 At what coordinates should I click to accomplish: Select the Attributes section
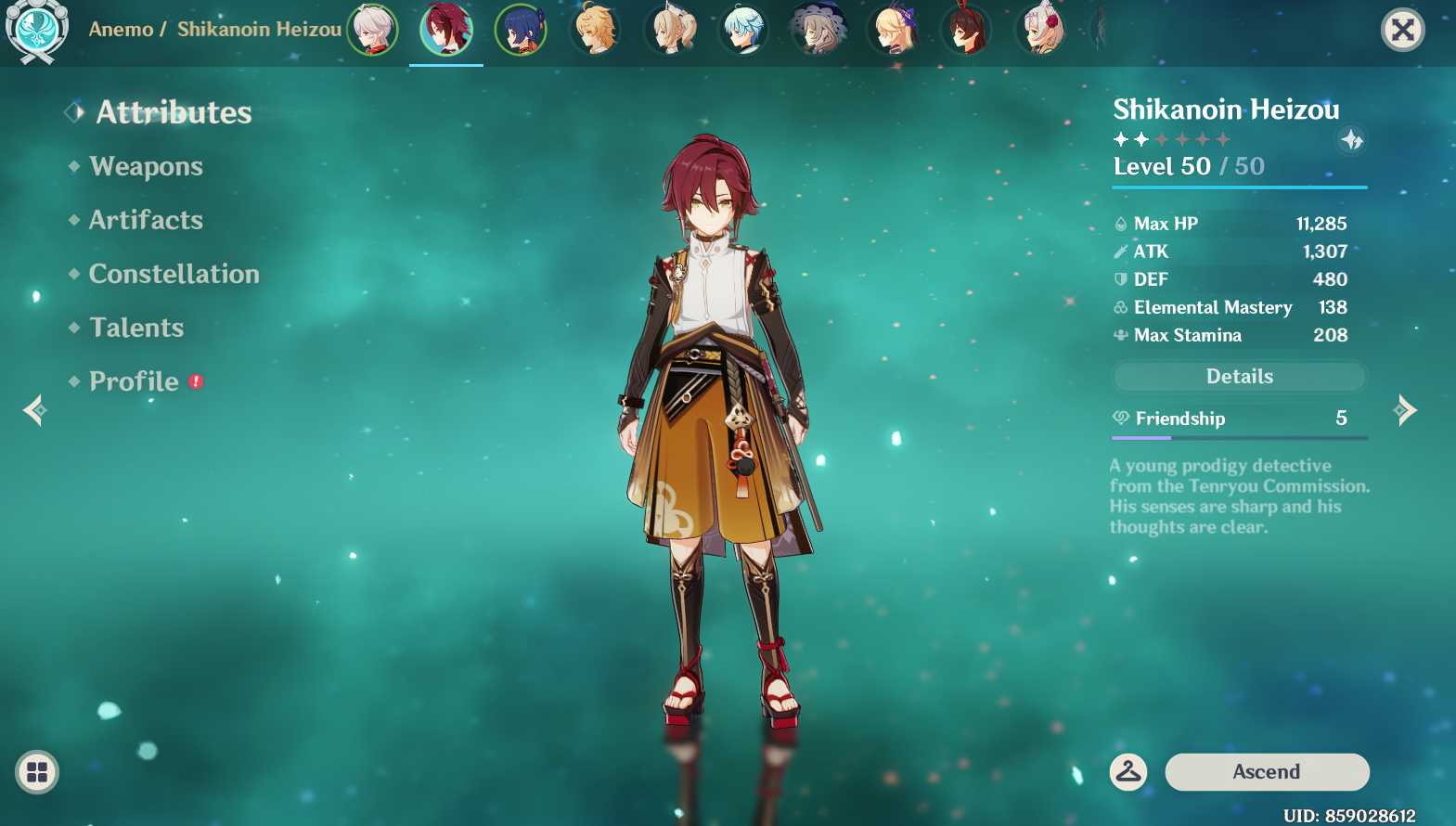tap(174, 113)
